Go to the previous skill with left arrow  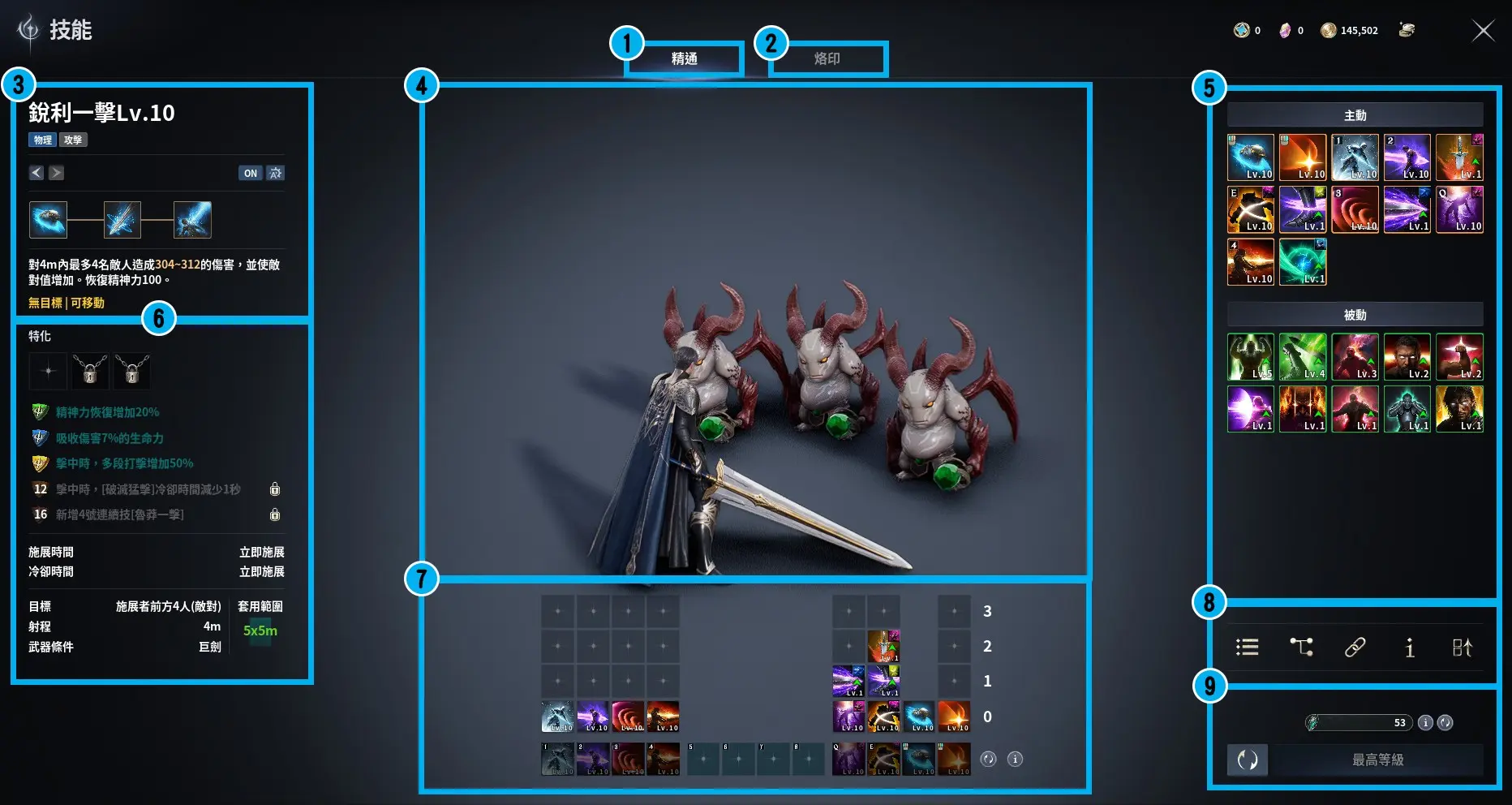[37, 173]
